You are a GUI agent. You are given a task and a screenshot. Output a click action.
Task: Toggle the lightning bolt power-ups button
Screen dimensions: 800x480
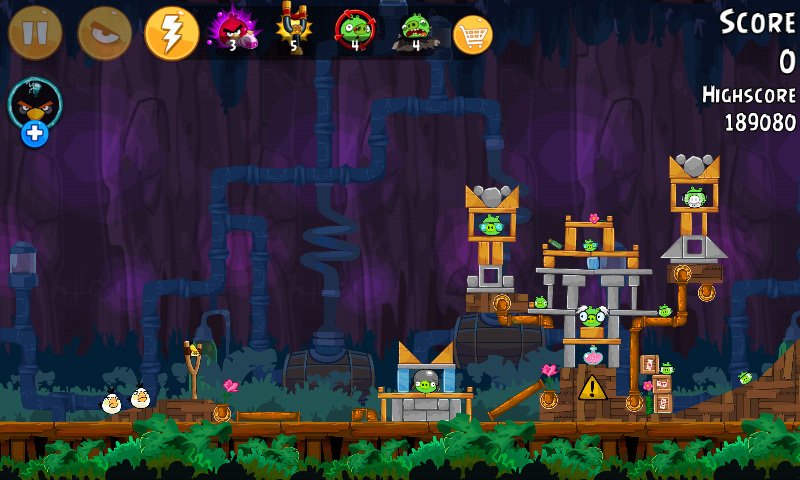click(172, 33)
